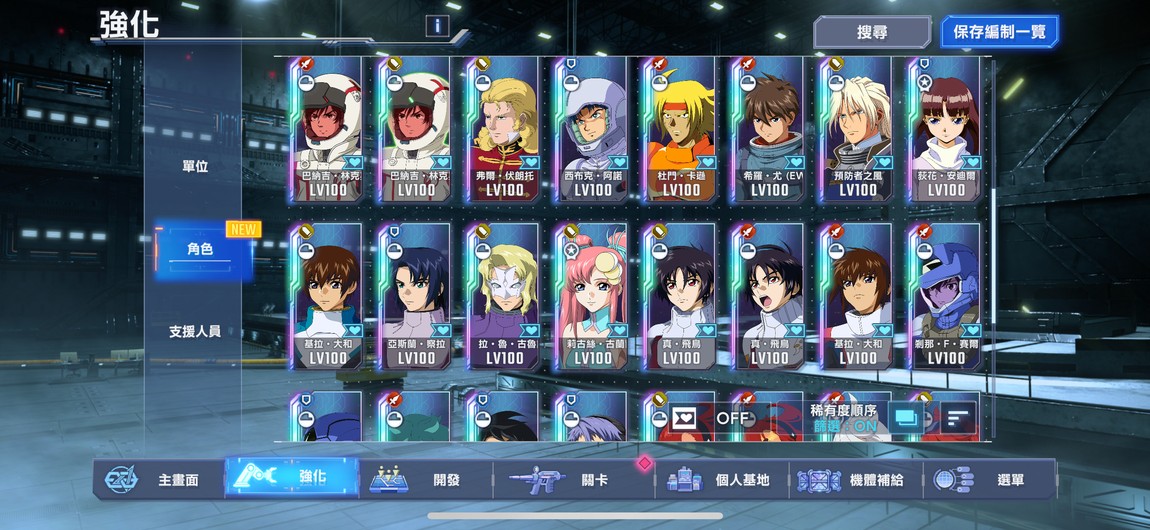The height and width of the screenshot is (530, 1150).
Task: Open the 稀有度順序 sort and filter options
Action: point(843,417)
